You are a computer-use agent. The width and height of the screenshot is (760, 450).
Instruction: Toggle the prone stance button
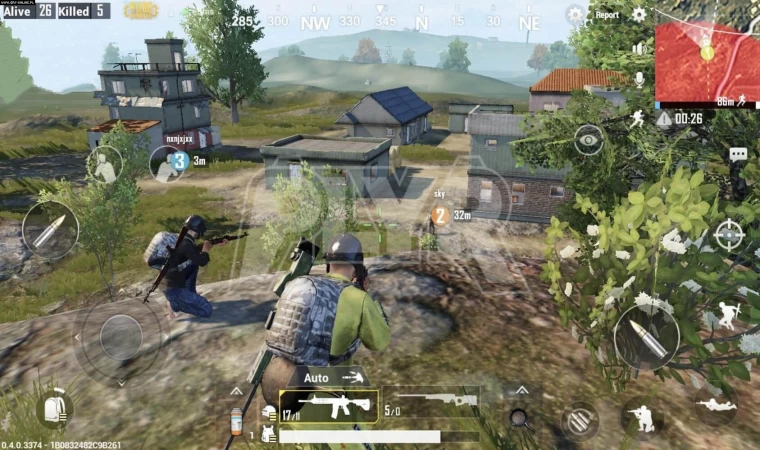pyautogui.click(x=716, y=405)
